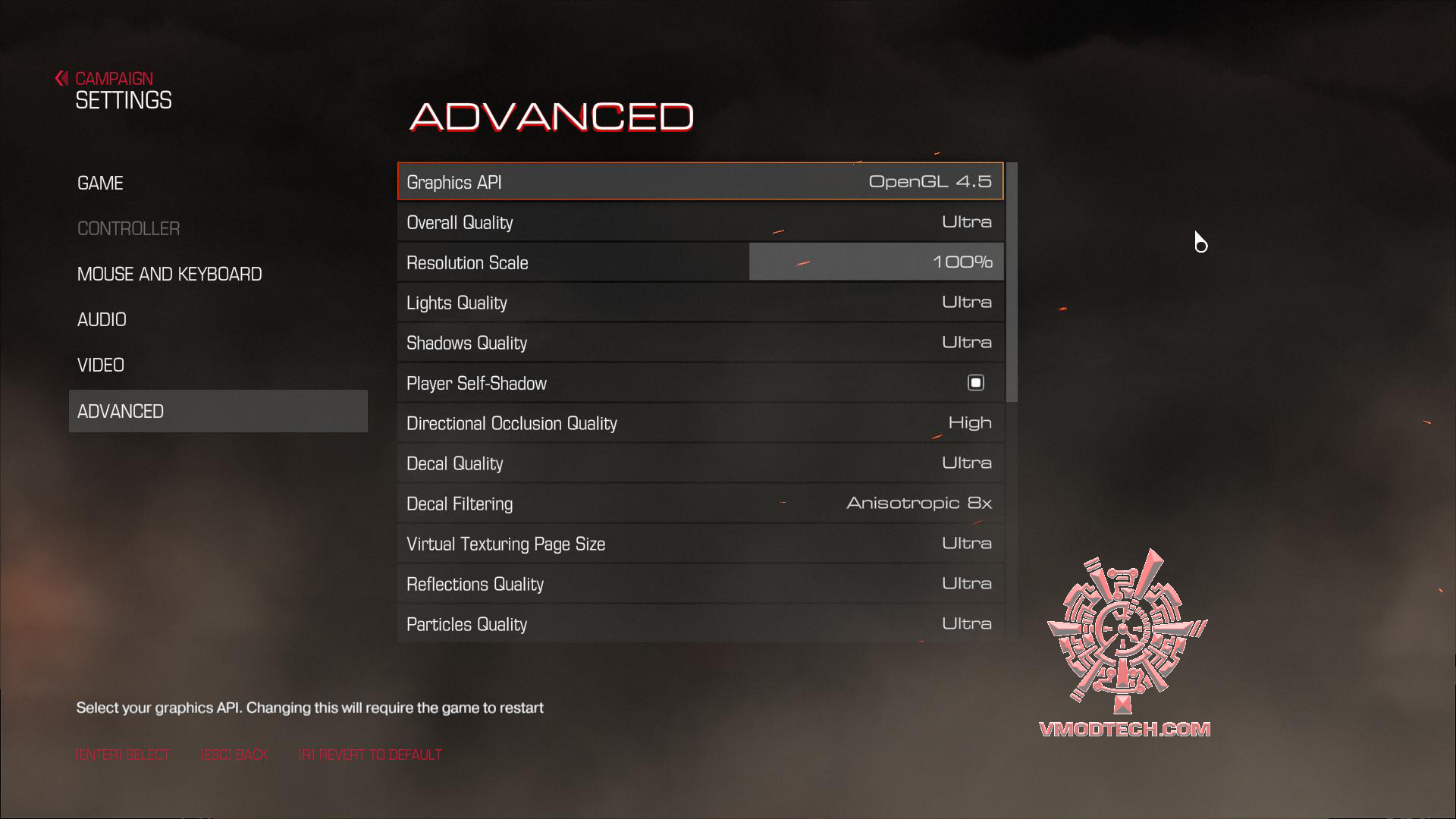This screenshot has height=819, width=1456.
Task: Click REVERT TO DEFAULT
Action: [371, 755]
